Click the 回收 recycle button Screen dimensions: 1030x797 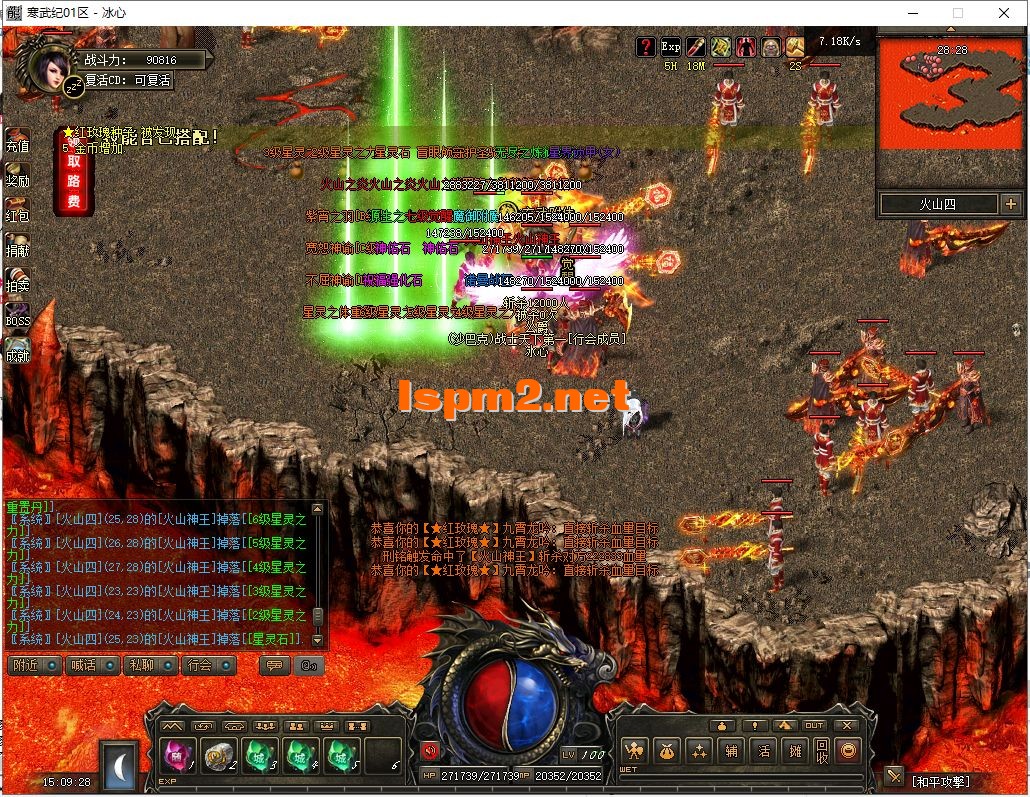pos(821,750)
